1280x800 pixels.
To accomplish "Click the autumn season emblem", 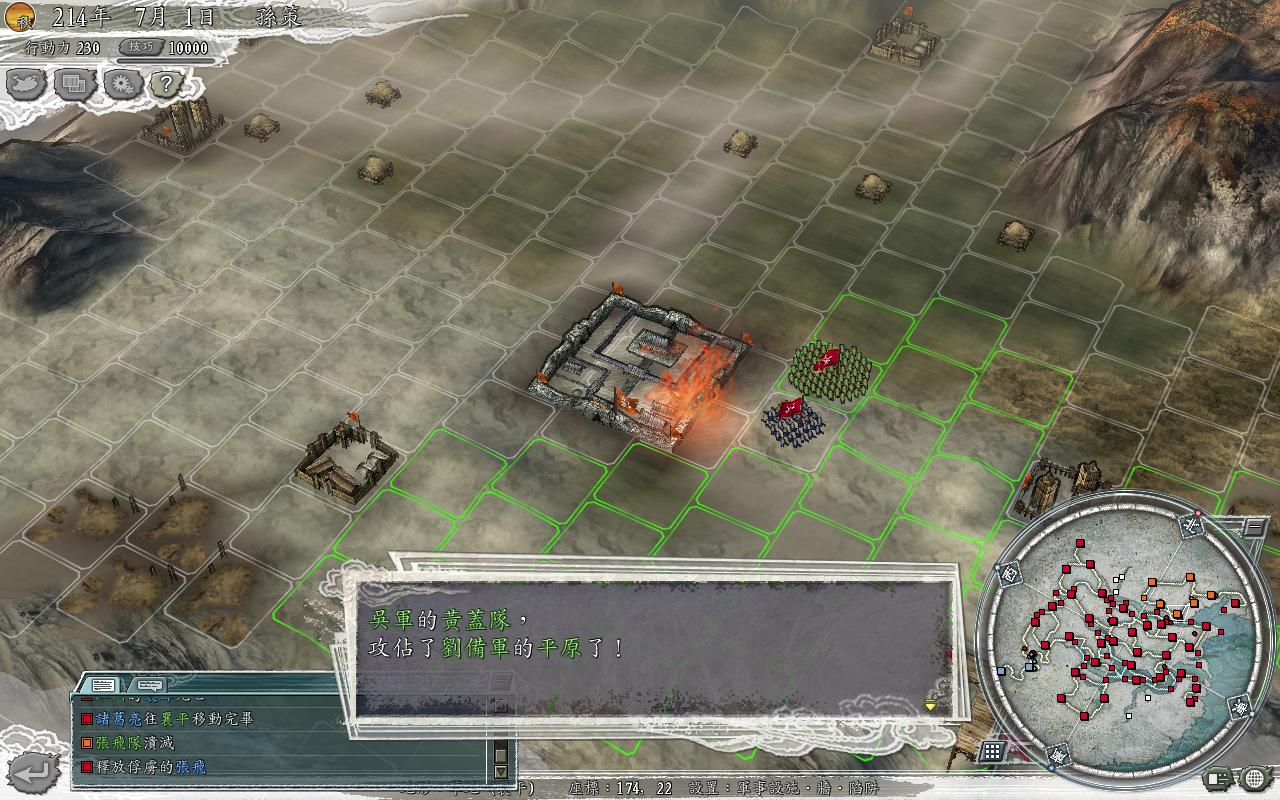I will 21,16.
